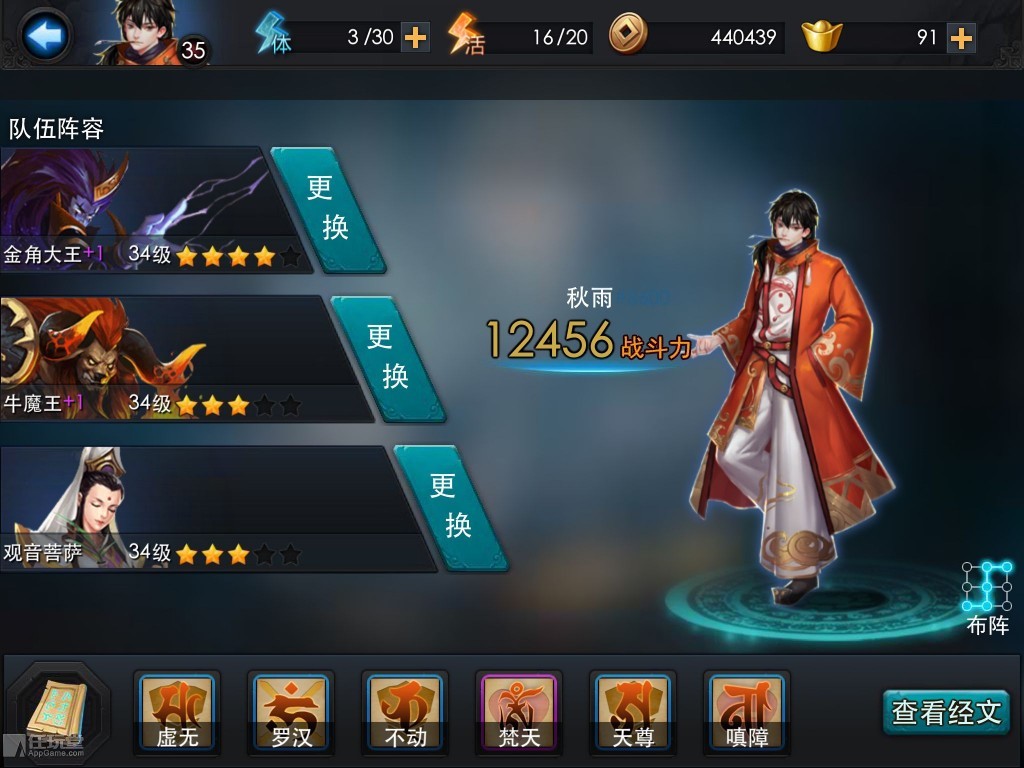Open the scripture scroll icon
Image resolution: width=1024 pixels, height=768 pixels.
click(x=58, y=710)
